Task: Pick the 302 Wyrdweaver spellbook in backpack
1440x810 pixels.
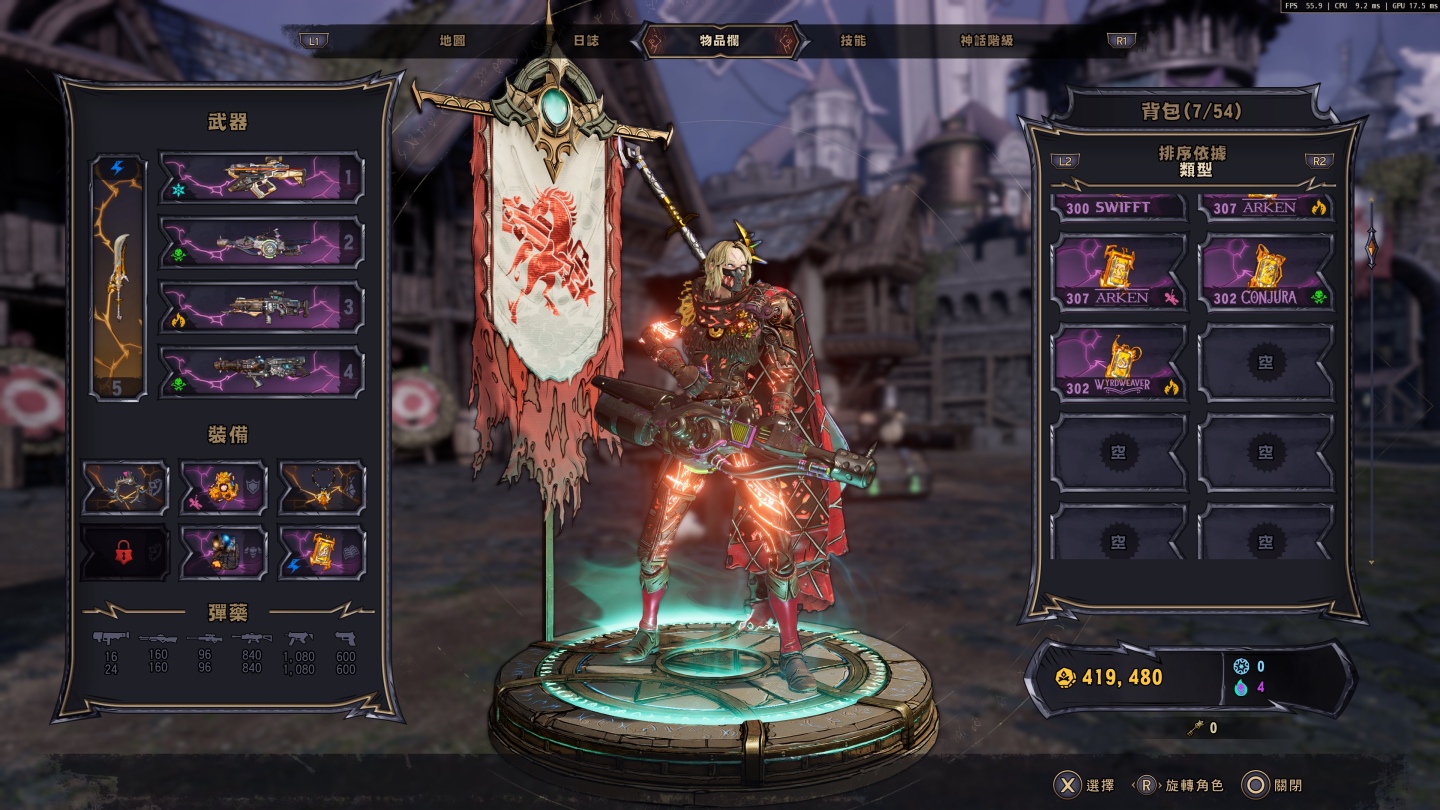Action: click(1120, 362)
